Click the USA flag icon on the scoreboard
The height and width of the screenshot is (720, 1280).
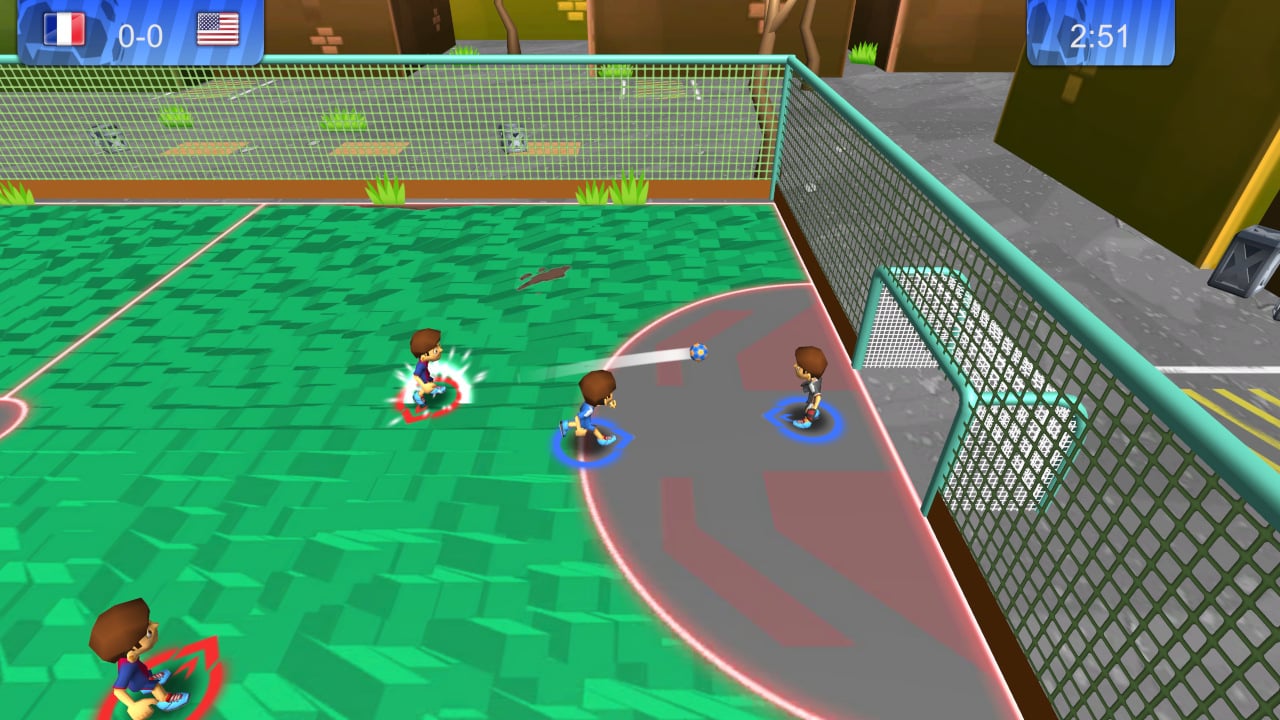(219, 28)
